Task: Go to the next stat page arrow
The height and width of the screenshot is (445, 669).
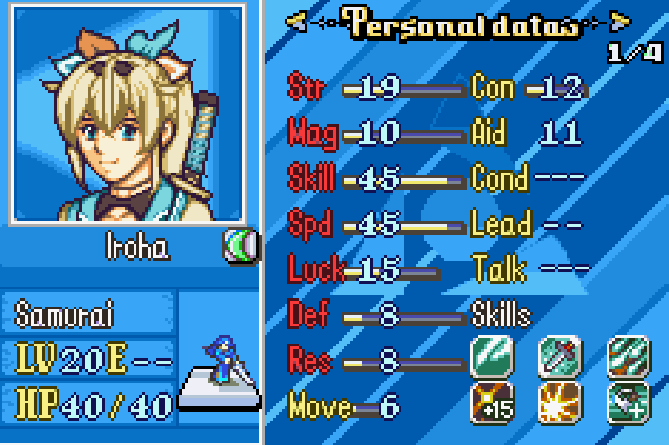Action: point(621,20)
